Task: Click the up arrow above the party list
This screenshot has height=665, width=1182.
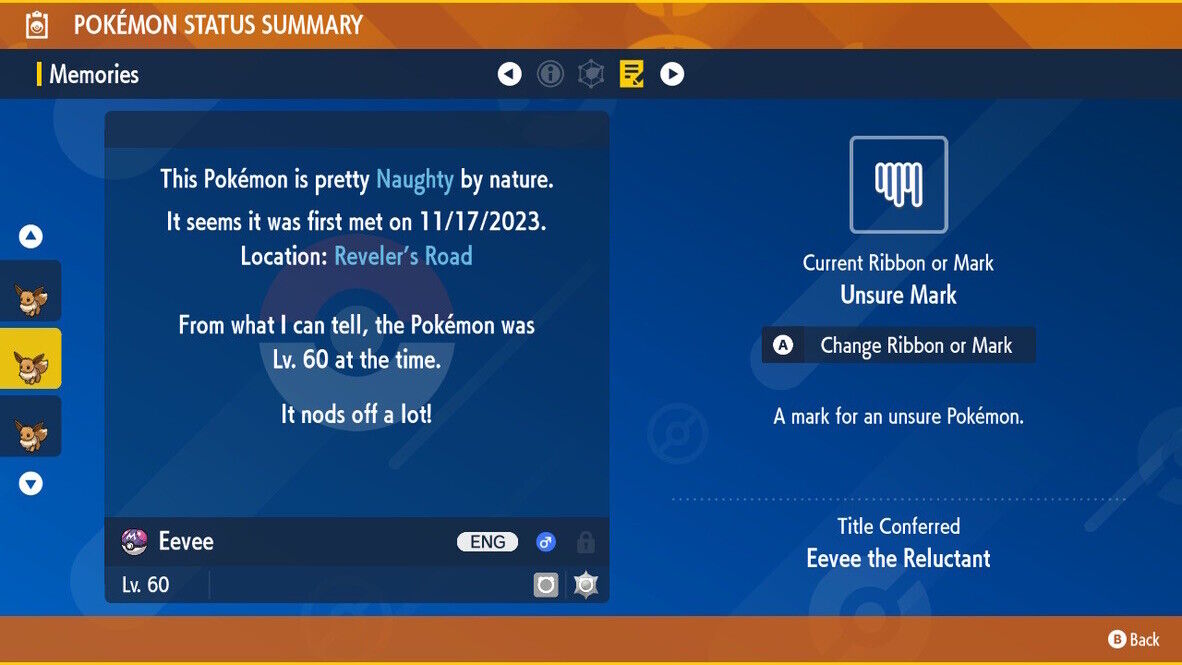Action: [31, 237]
